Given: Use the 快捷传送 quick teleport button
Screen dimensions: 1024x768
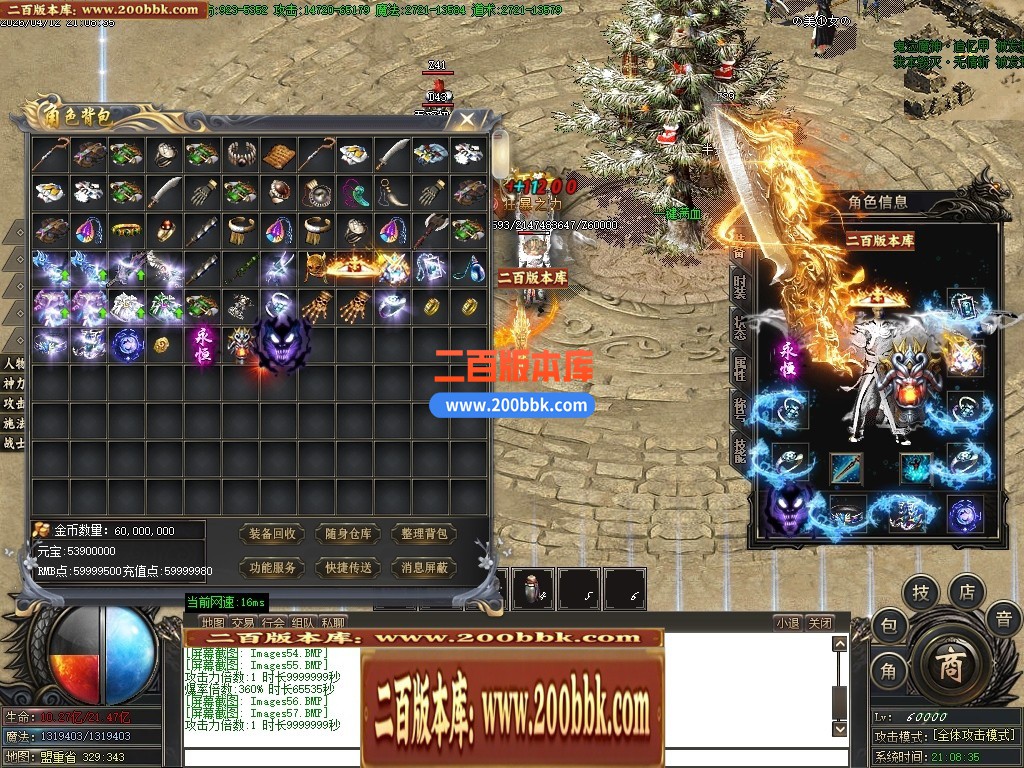Looking at the screenshot, I should 348,567.
